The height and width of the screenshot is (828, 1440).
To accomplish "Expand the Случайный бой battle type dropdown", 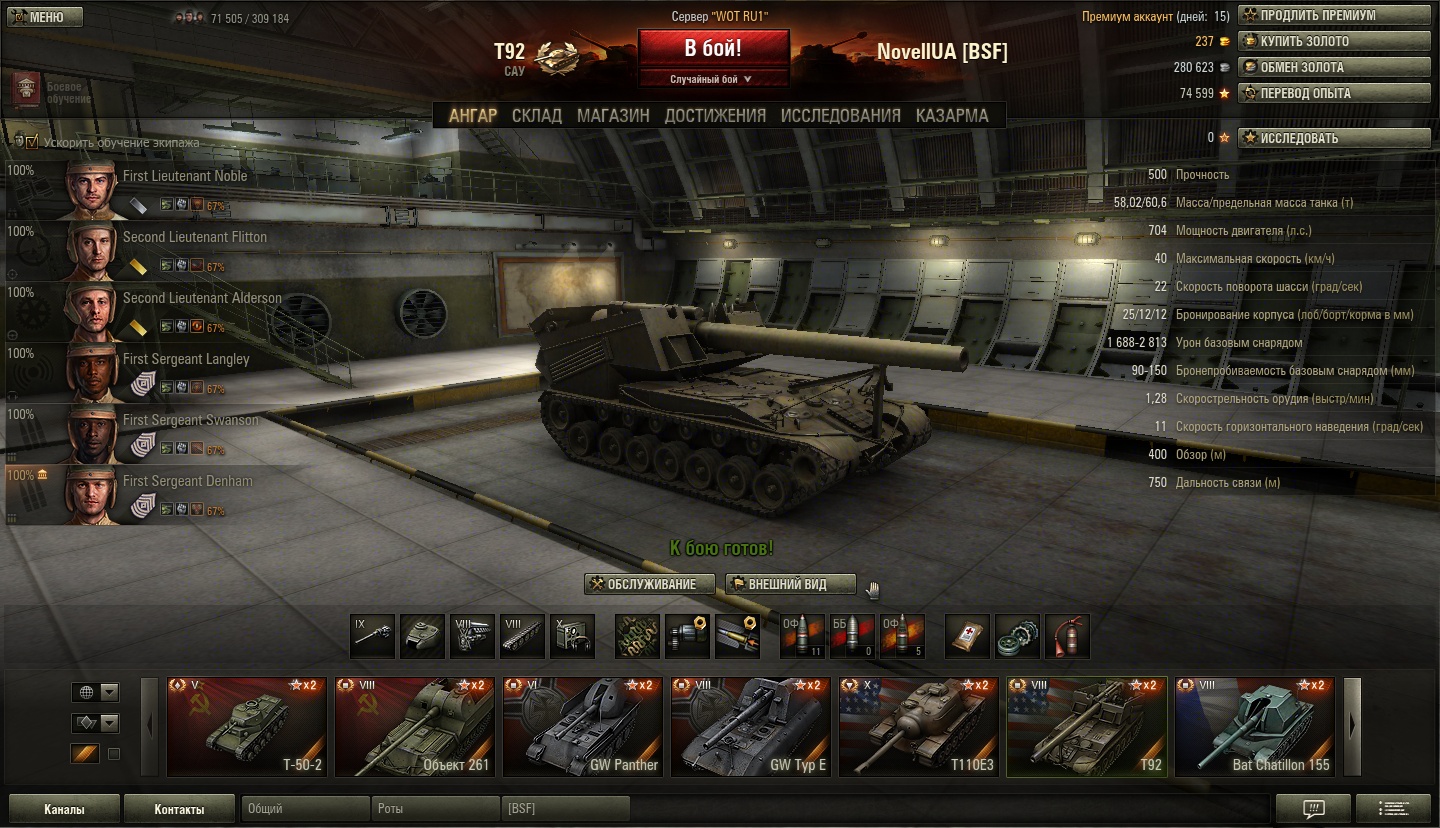I will (713, 79).
